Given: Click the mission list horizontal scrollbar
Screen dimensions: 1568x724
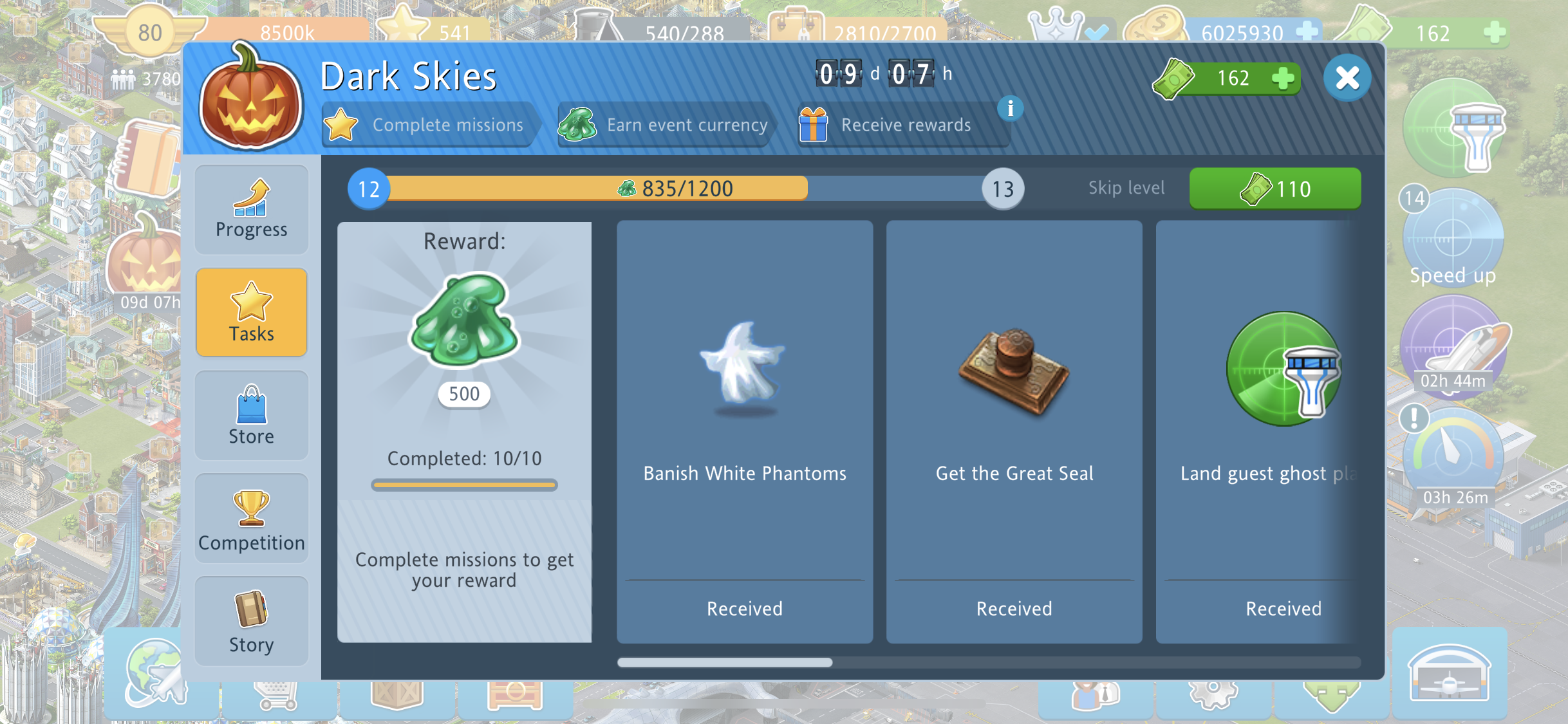Looking at the screenshot, I should pos(725,662).
